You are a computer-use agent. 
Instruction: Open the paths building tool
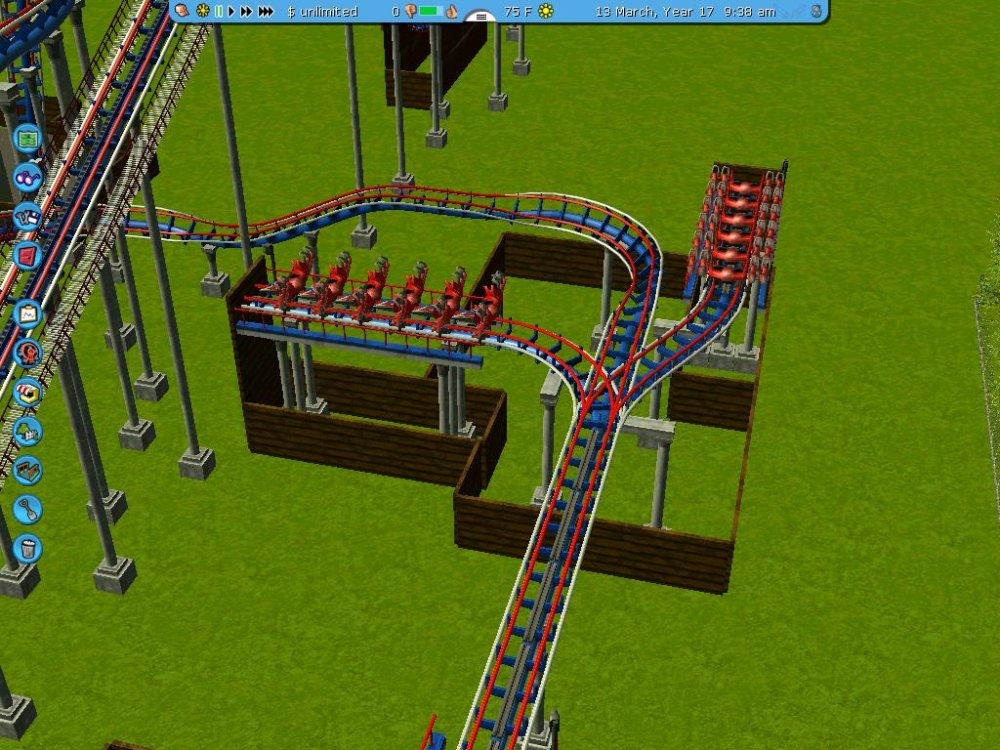tap(27, 470)
